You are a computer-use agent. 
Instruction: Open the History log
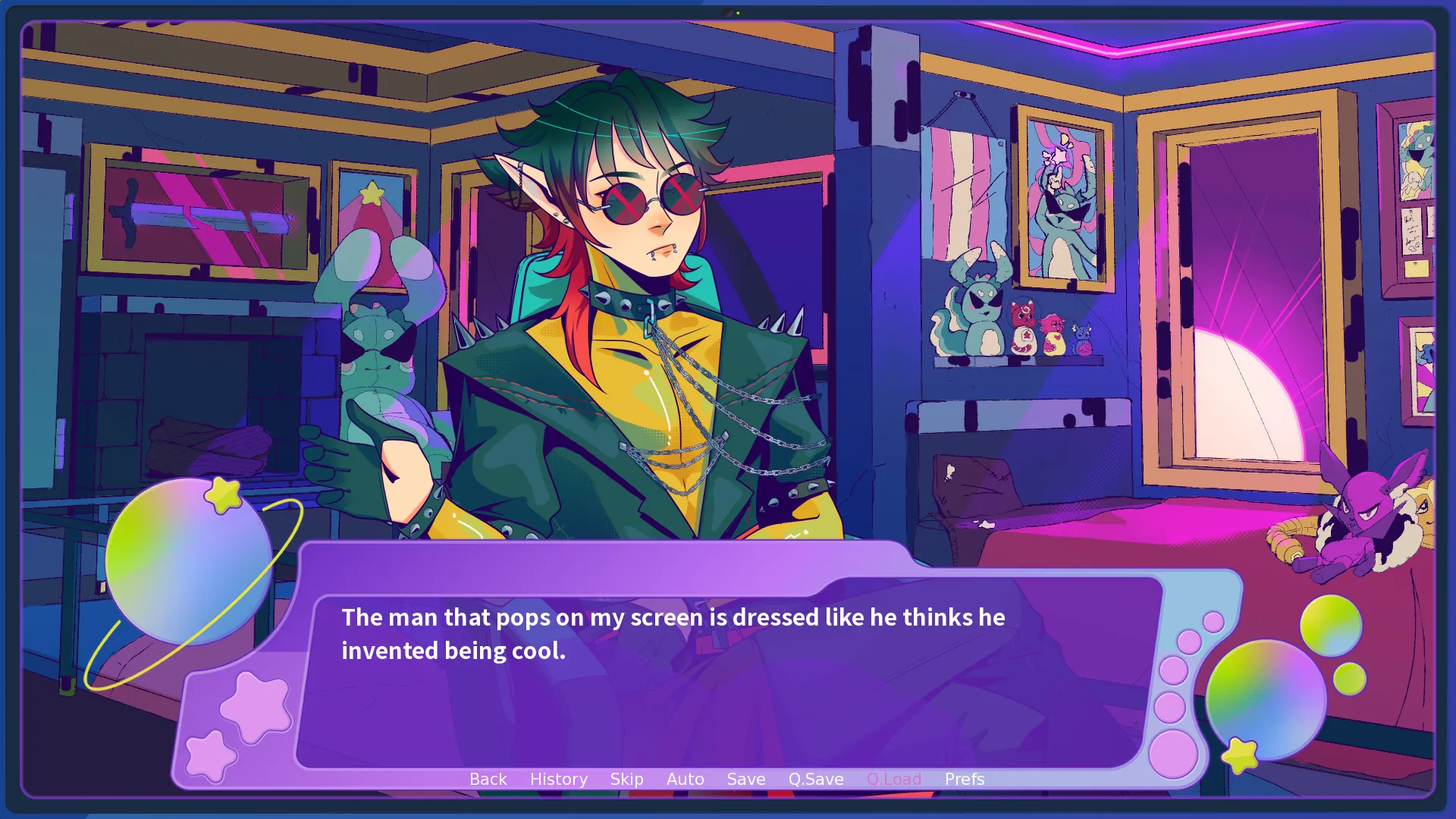558,779
